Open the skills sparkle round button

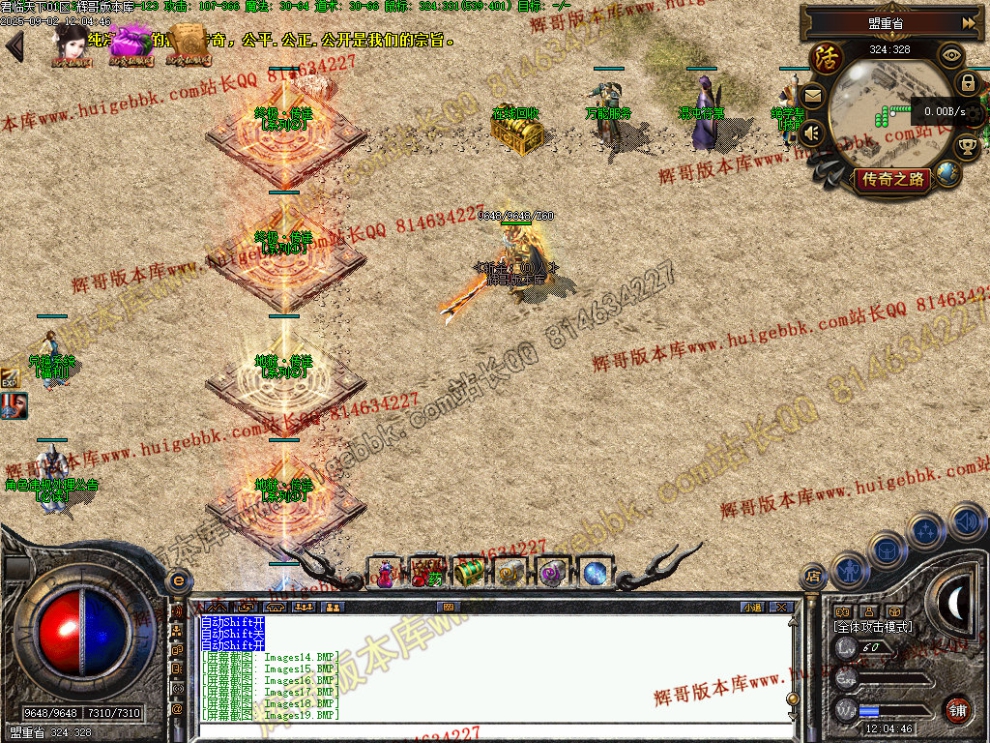(x=926, y=530)
